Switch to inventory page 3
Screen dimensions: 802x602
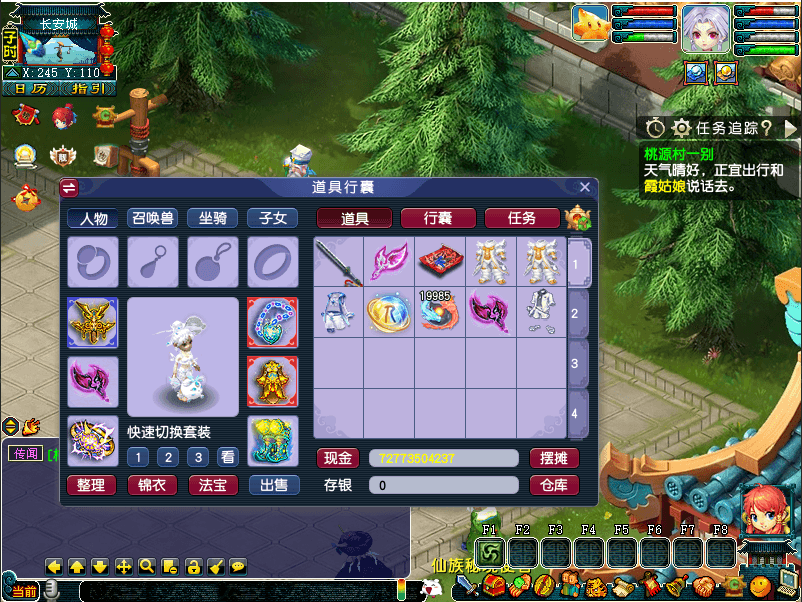575,363
